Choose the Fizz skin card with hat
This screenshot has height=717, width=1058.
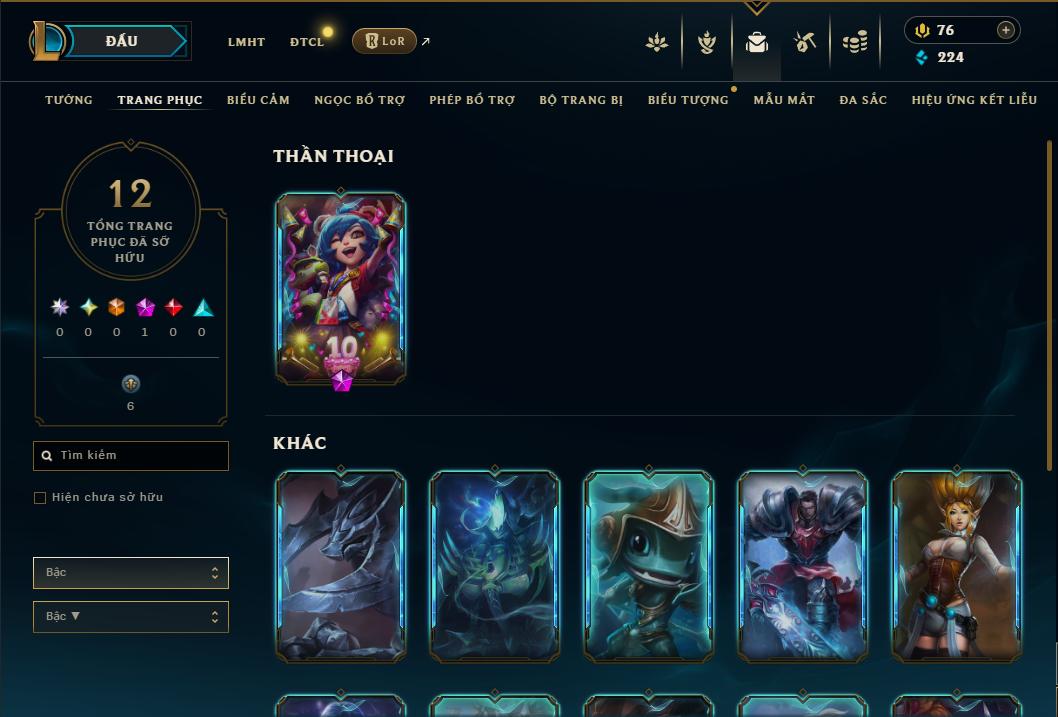coord(649,565)
